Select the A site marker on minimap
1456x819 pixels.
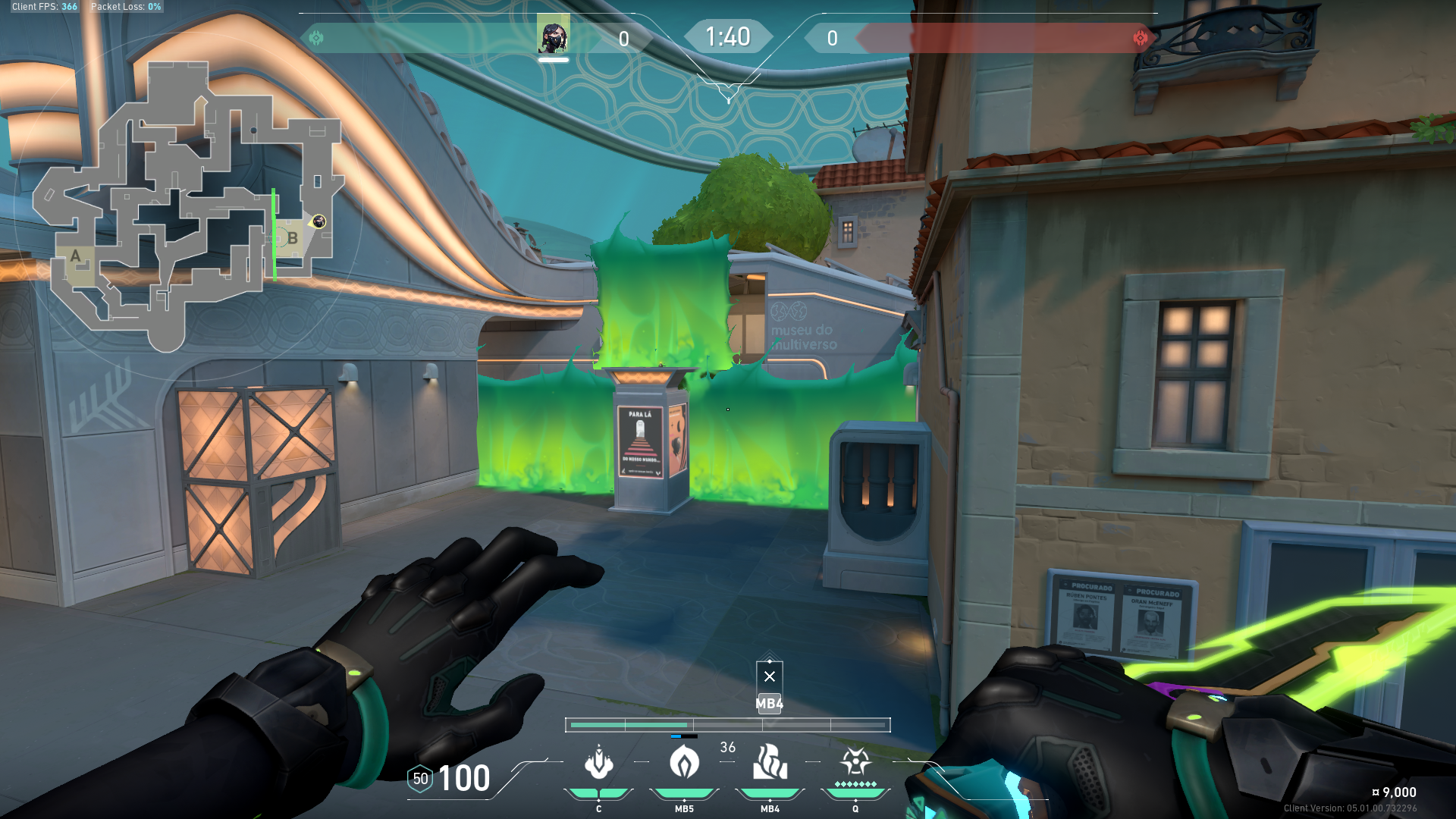75,256
